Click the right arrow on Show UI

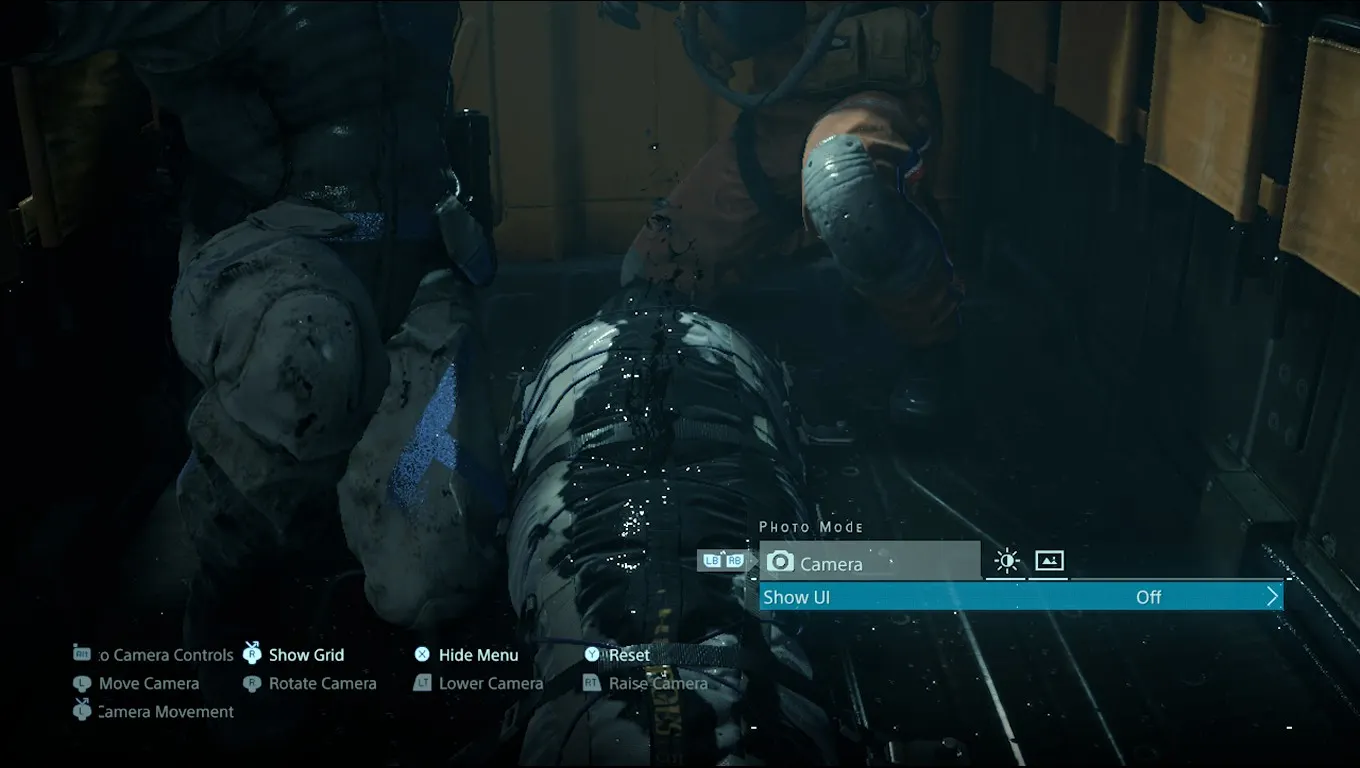pos(1272,597)
